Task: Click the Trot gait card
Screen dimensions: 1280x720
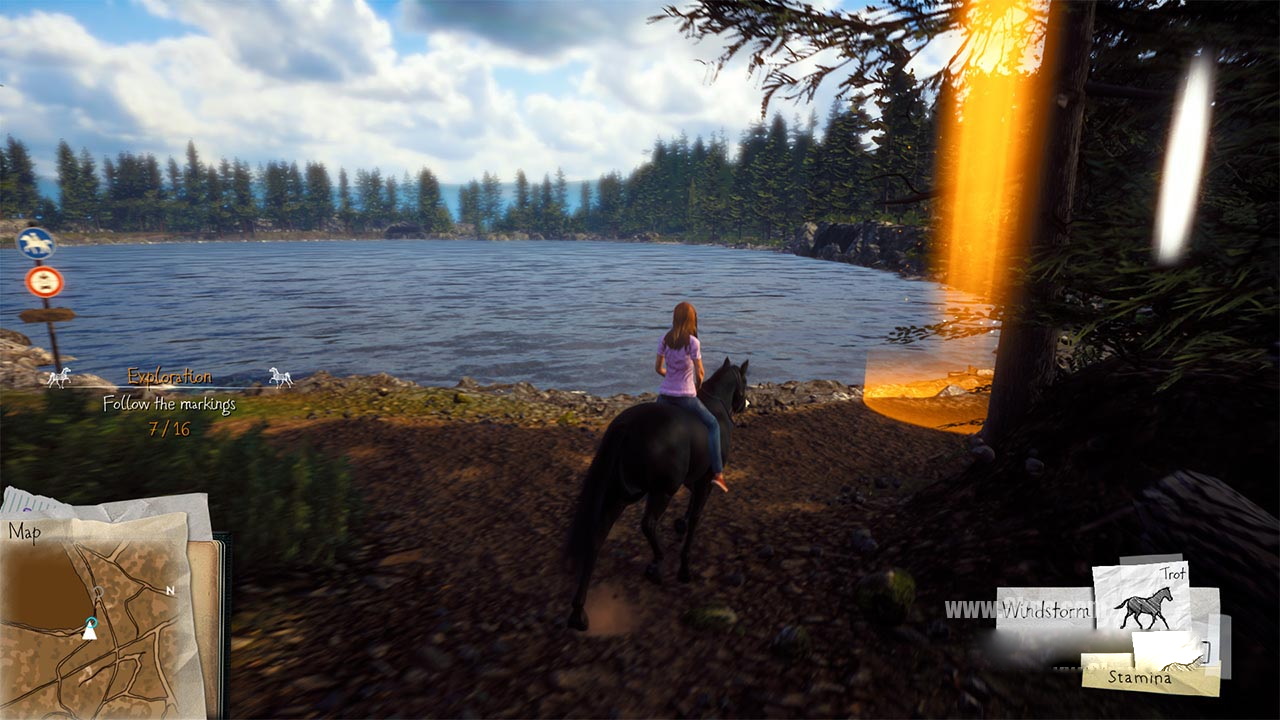Action: pyautogui.click(x=1140, y=599)
